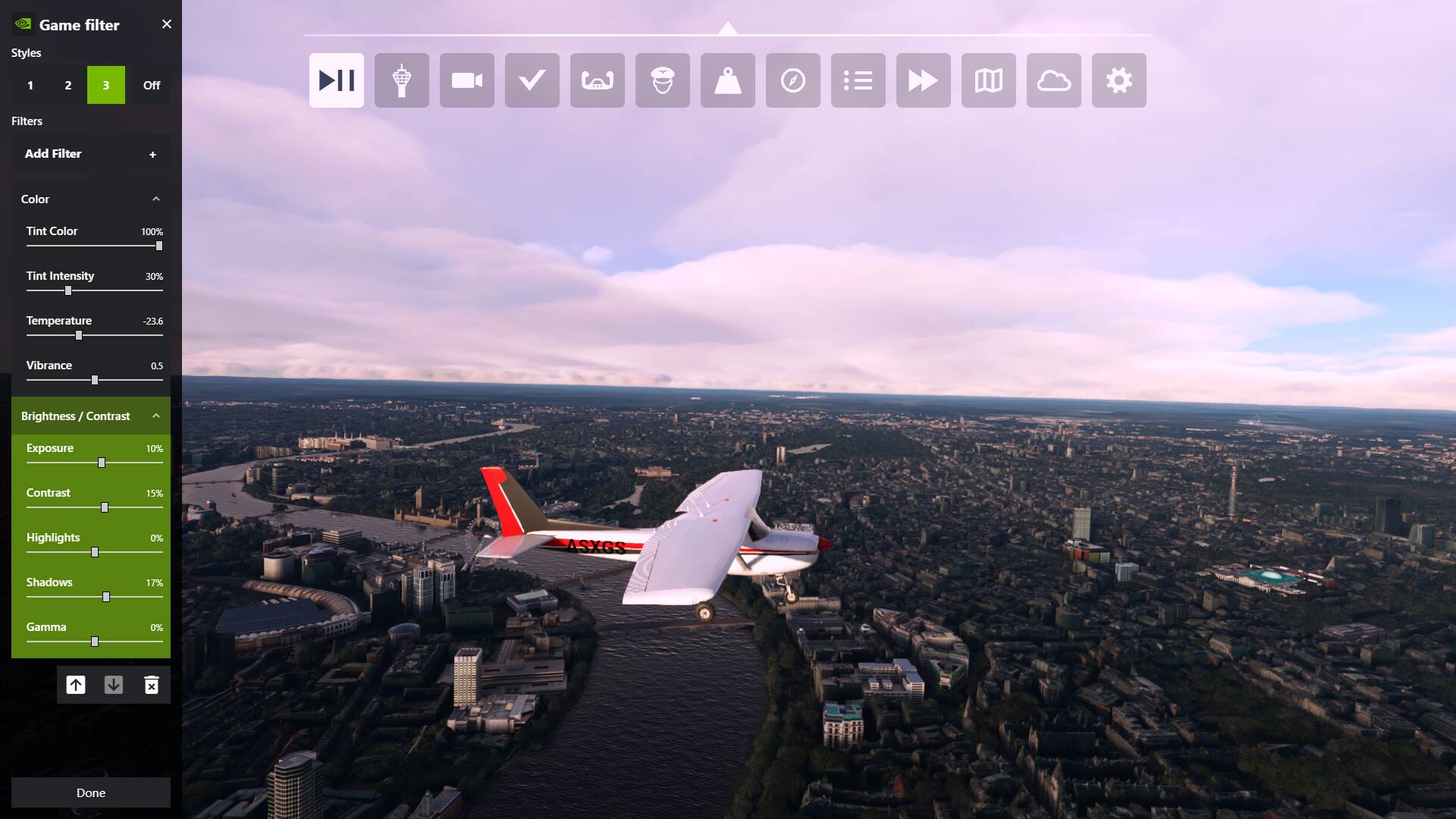Click the Exposure slider handle
This screenshot has width=1456, height=819.
click(x=102, y=463)
